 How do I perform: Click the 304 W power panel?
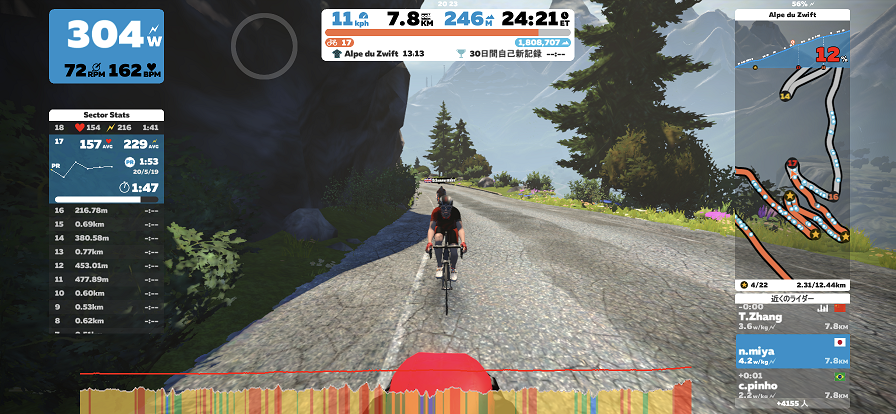tap(107, 46)
